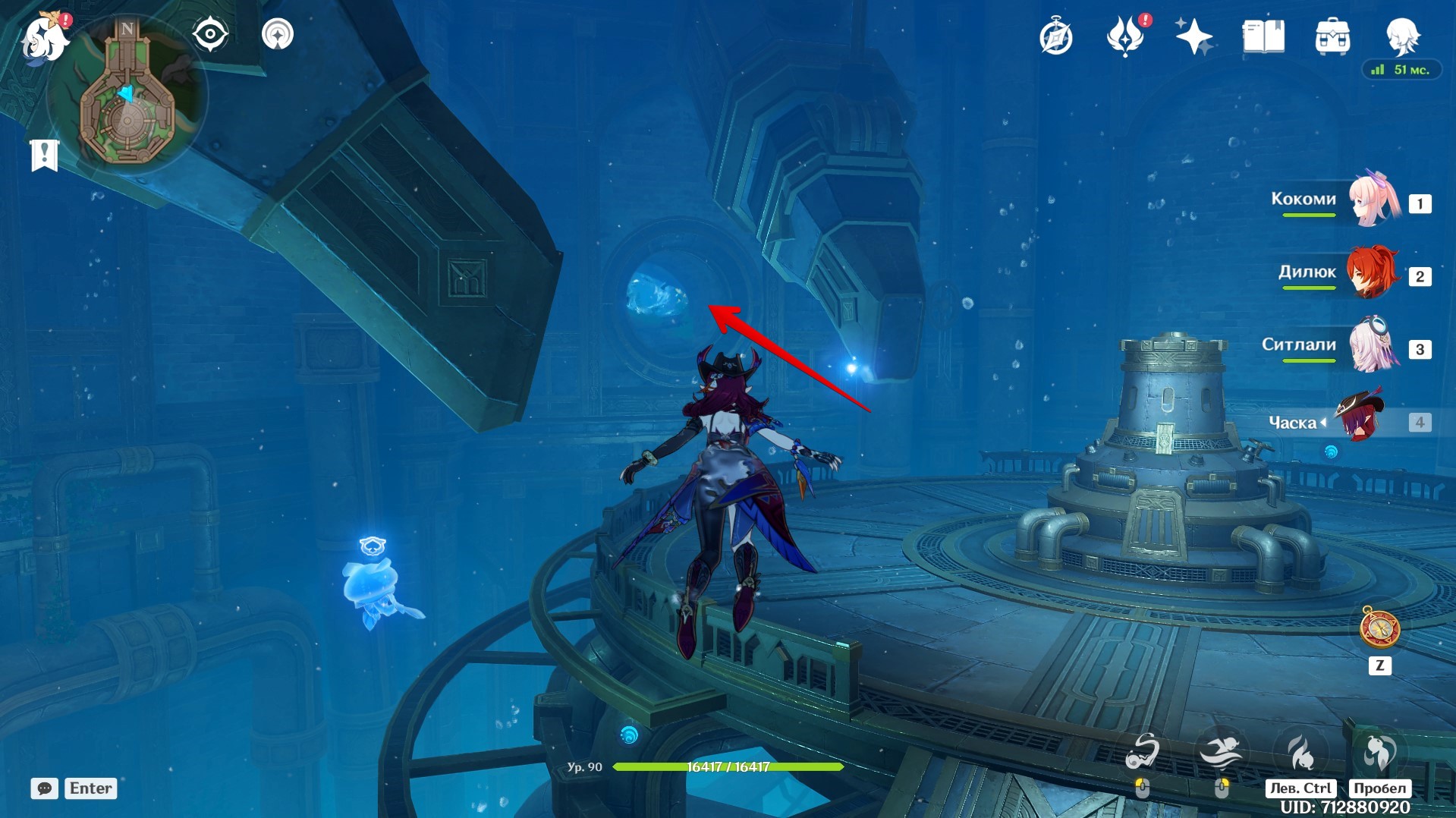Image resolution: width=1456 pixels, height=818 pixels.
Task: Open the wish star icon
Action: click(x=1193, y=36)
